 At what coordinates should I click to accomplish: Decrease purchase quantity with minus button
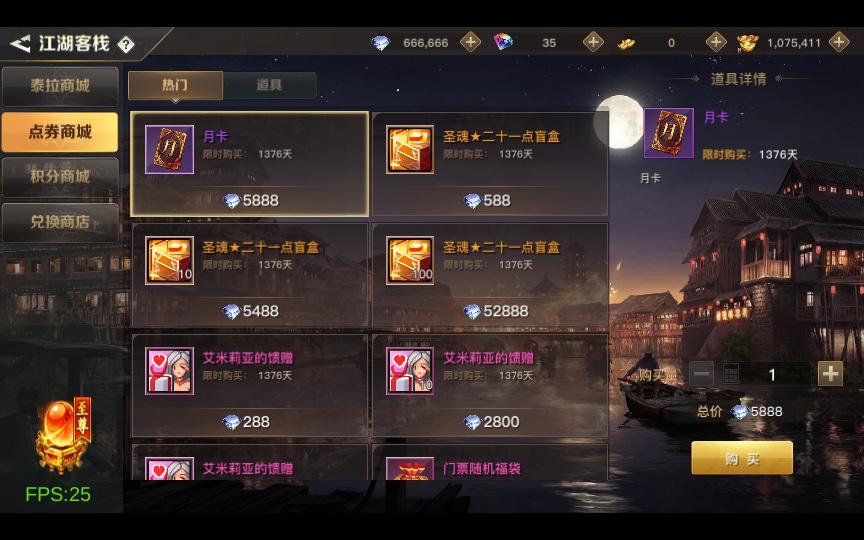[x=702, y=374]
